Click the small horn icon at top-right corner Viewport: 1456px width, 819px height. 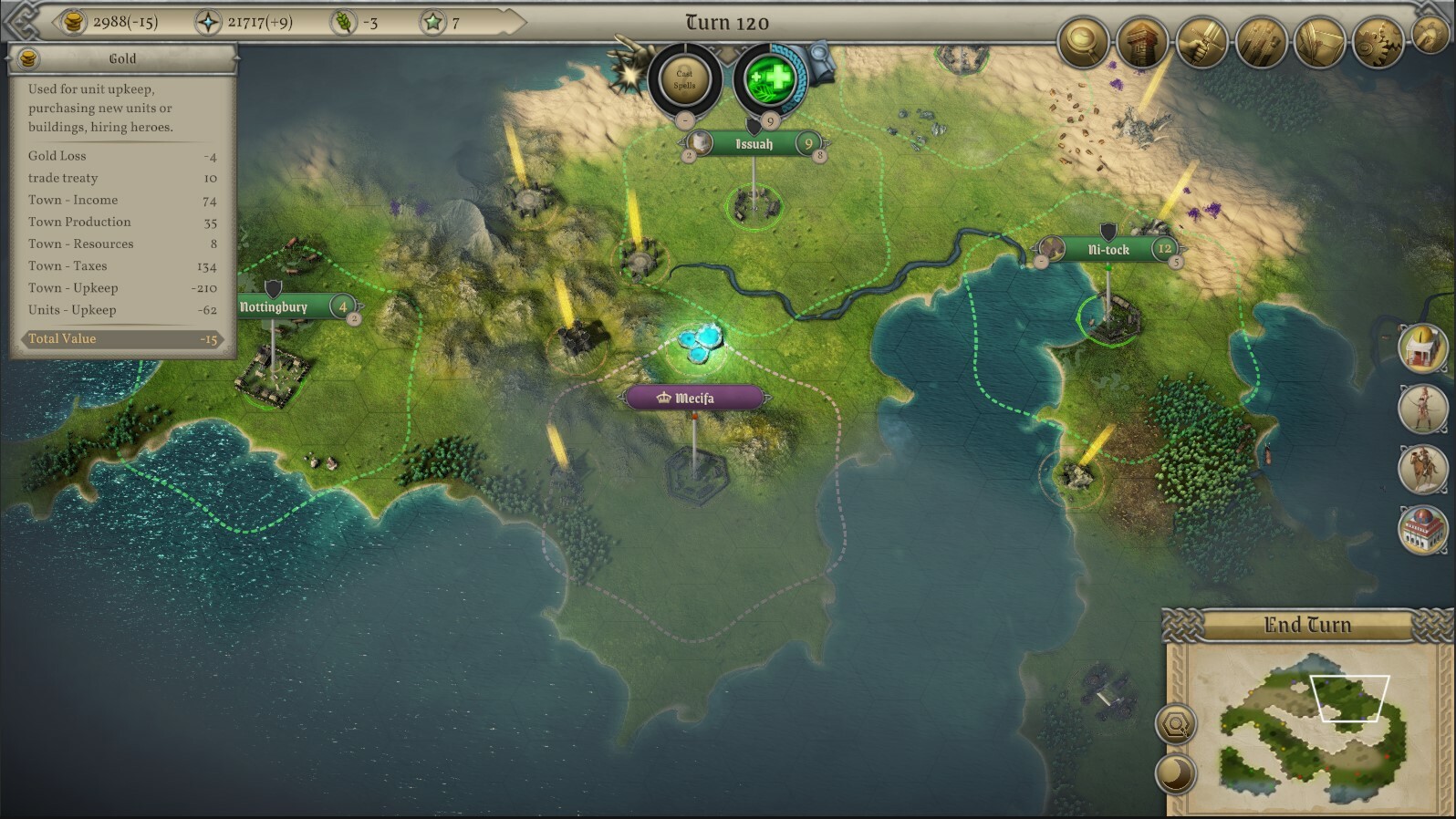[x=1430, y=34]
